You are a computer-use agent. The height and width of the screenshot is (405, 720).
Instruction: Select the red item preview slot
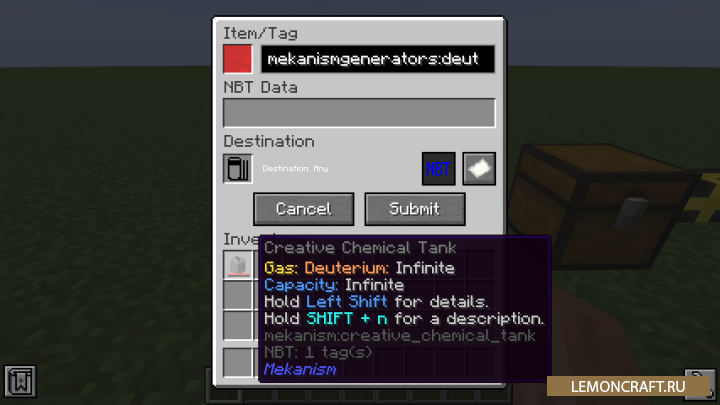[x=238, y=59]
